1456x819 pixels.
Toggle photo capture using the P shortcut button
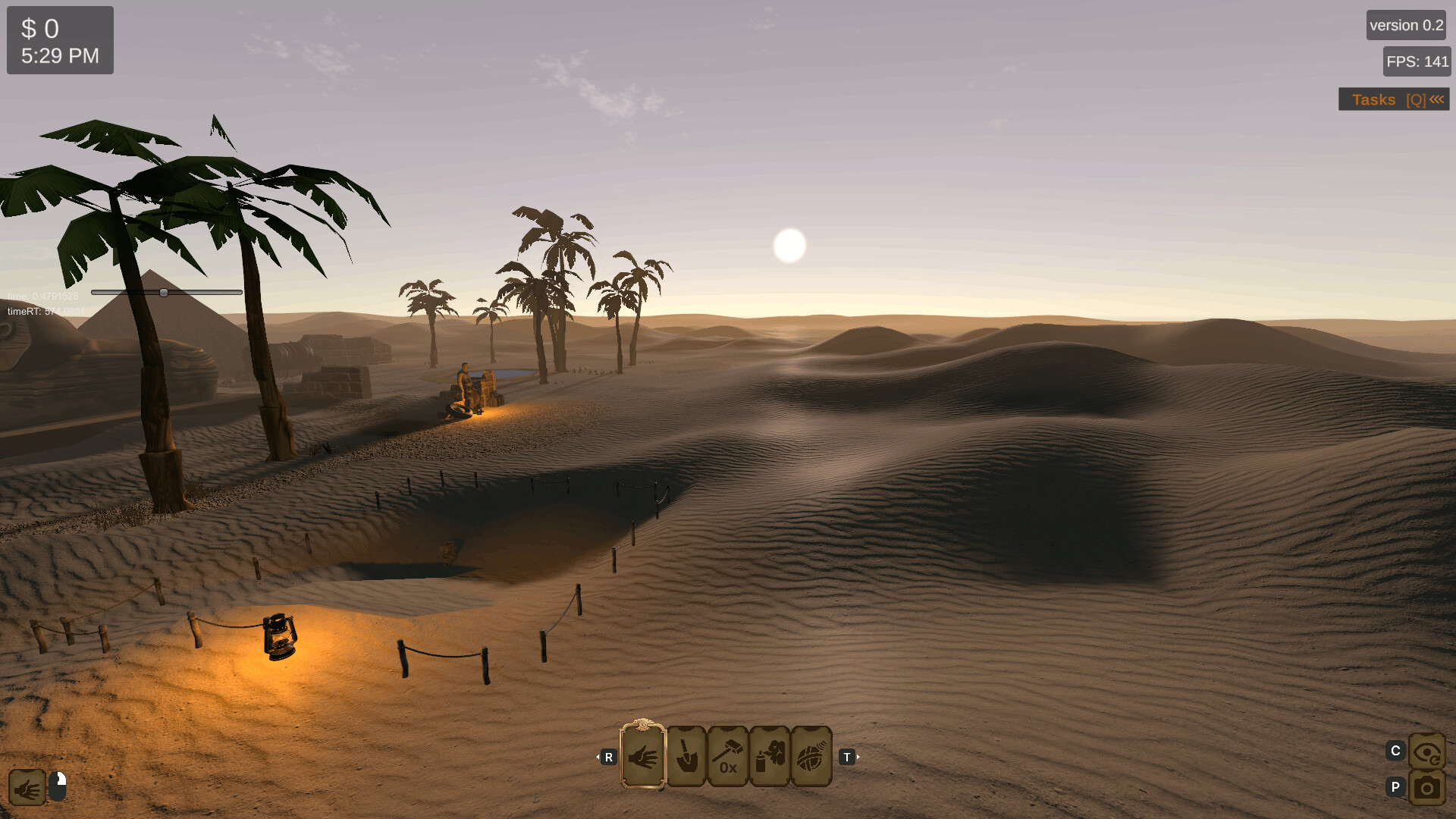pos(1395,787)
